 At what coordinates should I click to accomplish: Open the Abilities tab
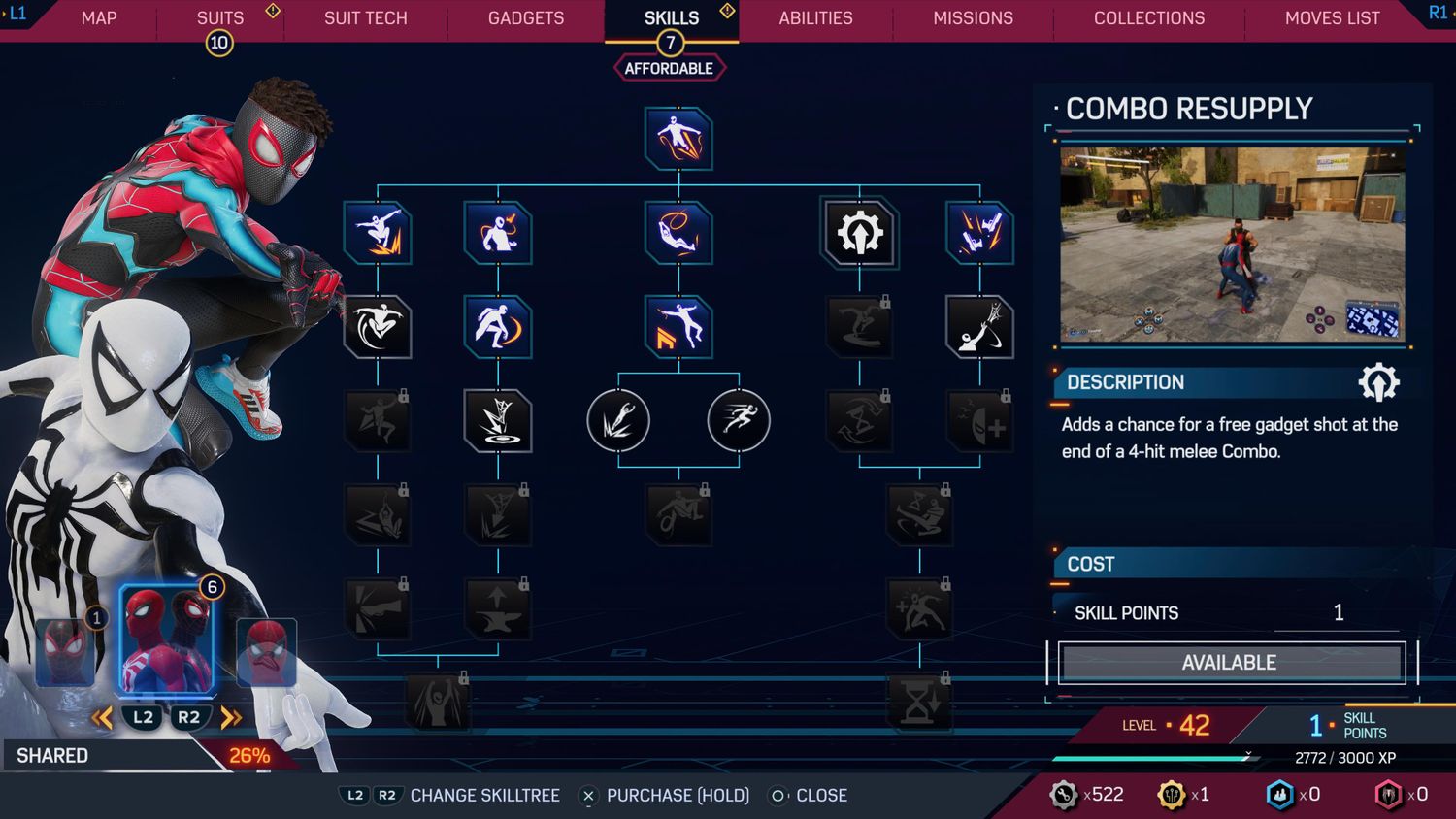pyautogui.click(x=815, y=18)
